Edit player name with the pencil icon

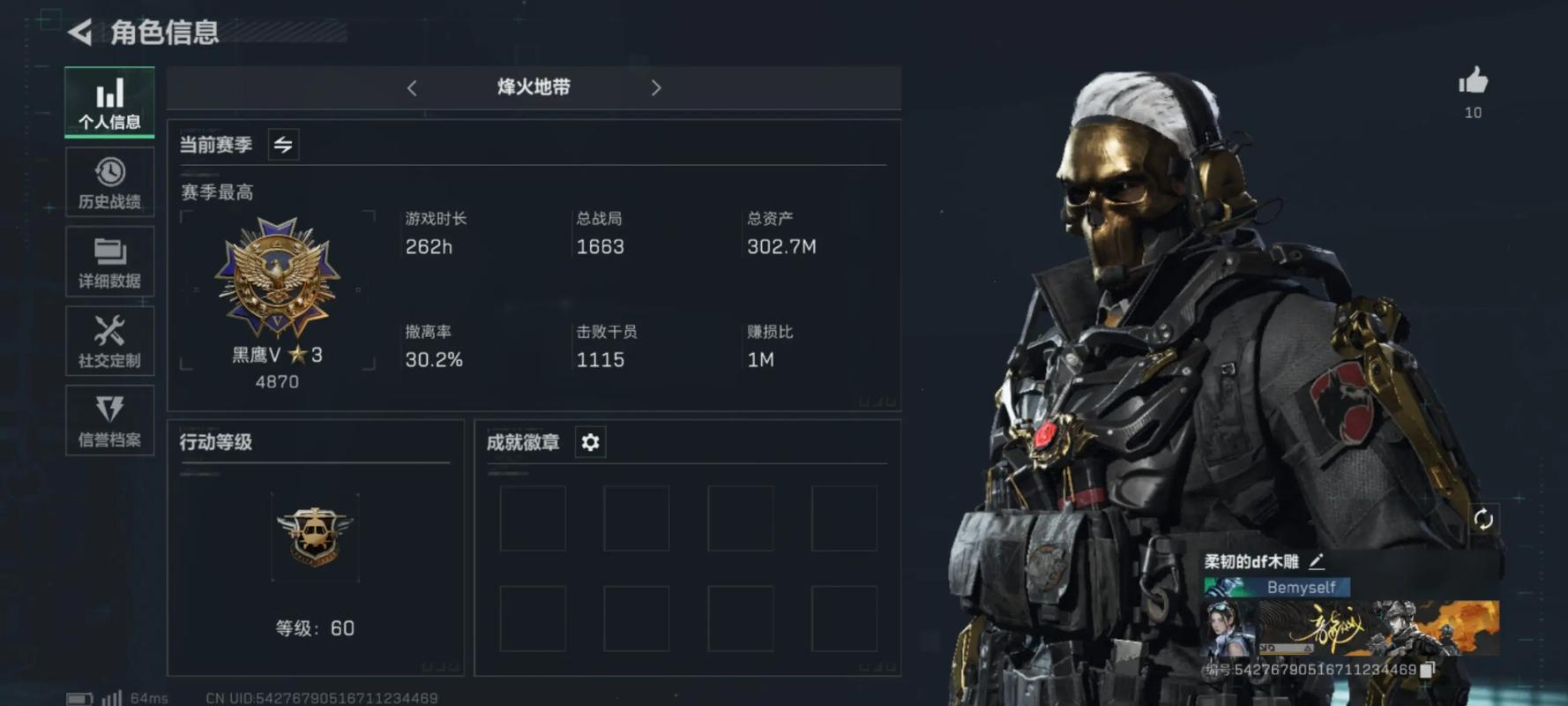coord(1318,560)
